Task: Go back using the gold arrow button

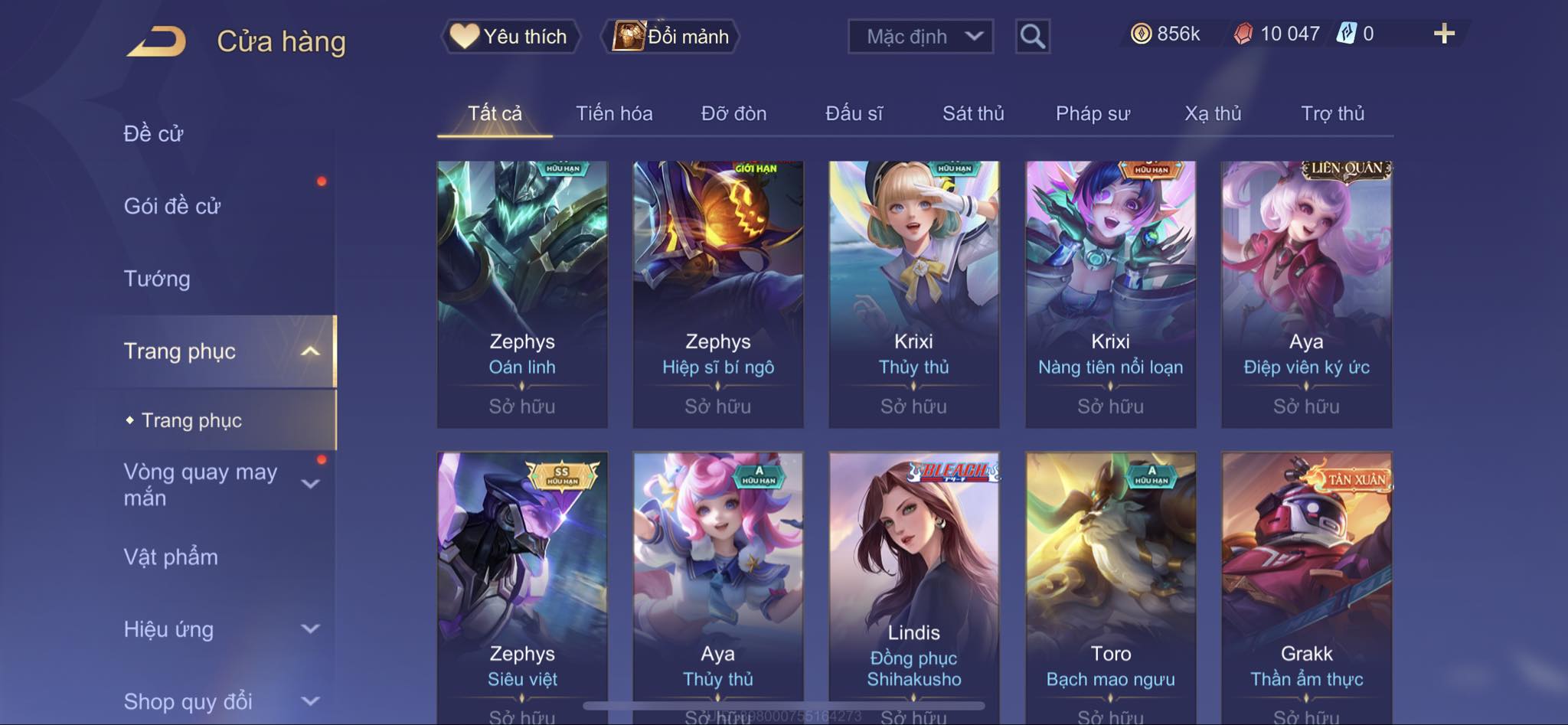Action: 157,41
